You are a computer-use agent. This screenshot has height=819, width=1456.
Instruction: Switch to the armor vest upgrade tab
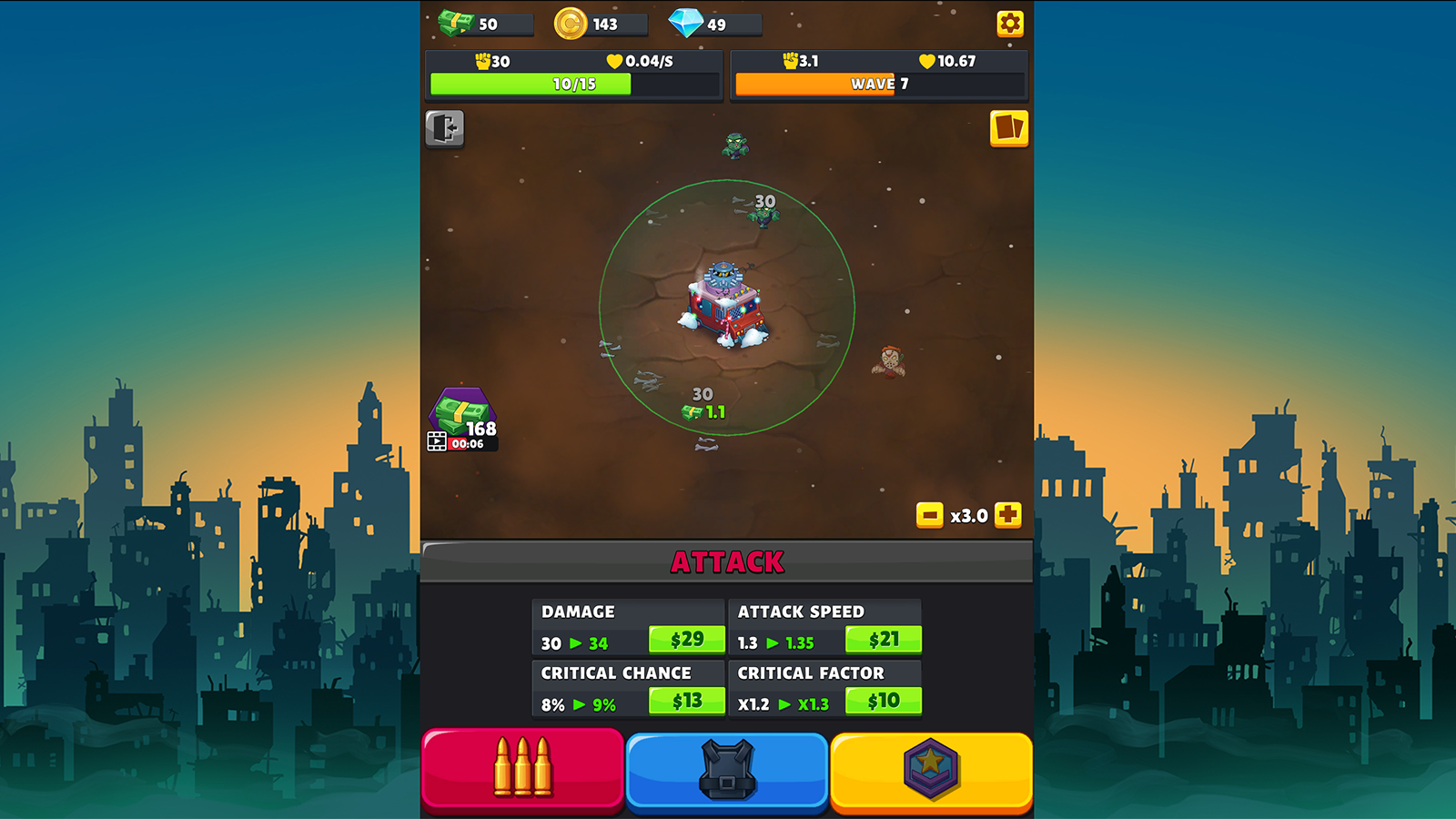tap(726, 770)
